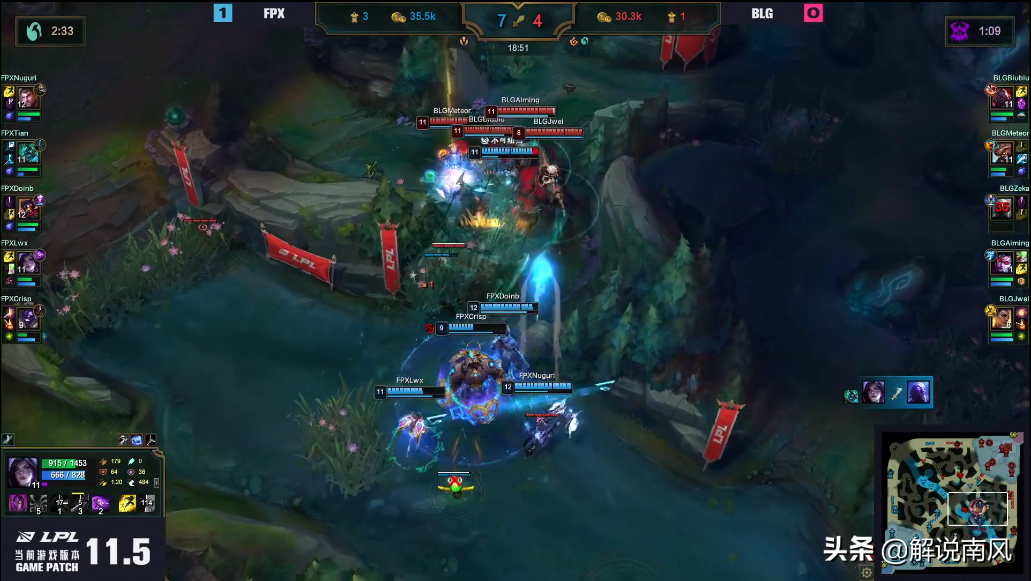This screenshot has width=1031, height=581.
Task: Select FPXTian's champion portrait
Action: 27,152
